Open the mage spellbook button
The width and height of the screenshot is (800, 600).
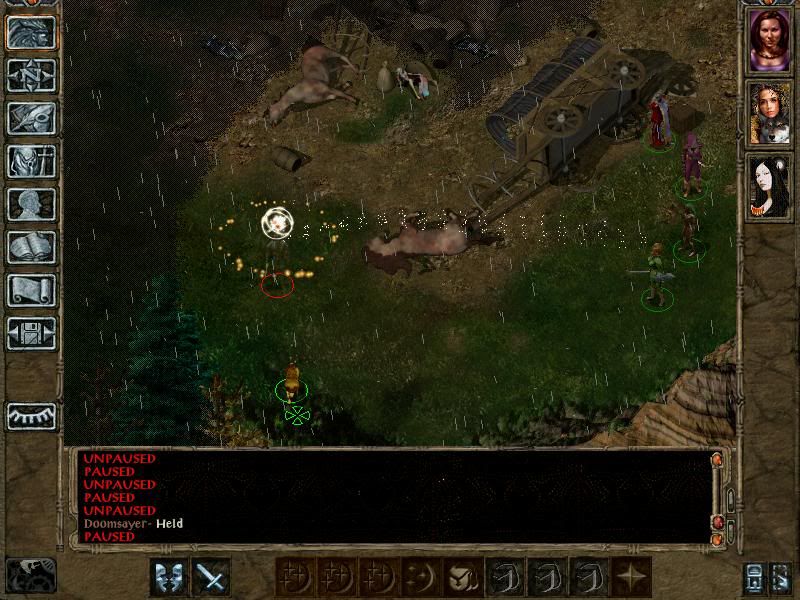click(x=31, y=247)
